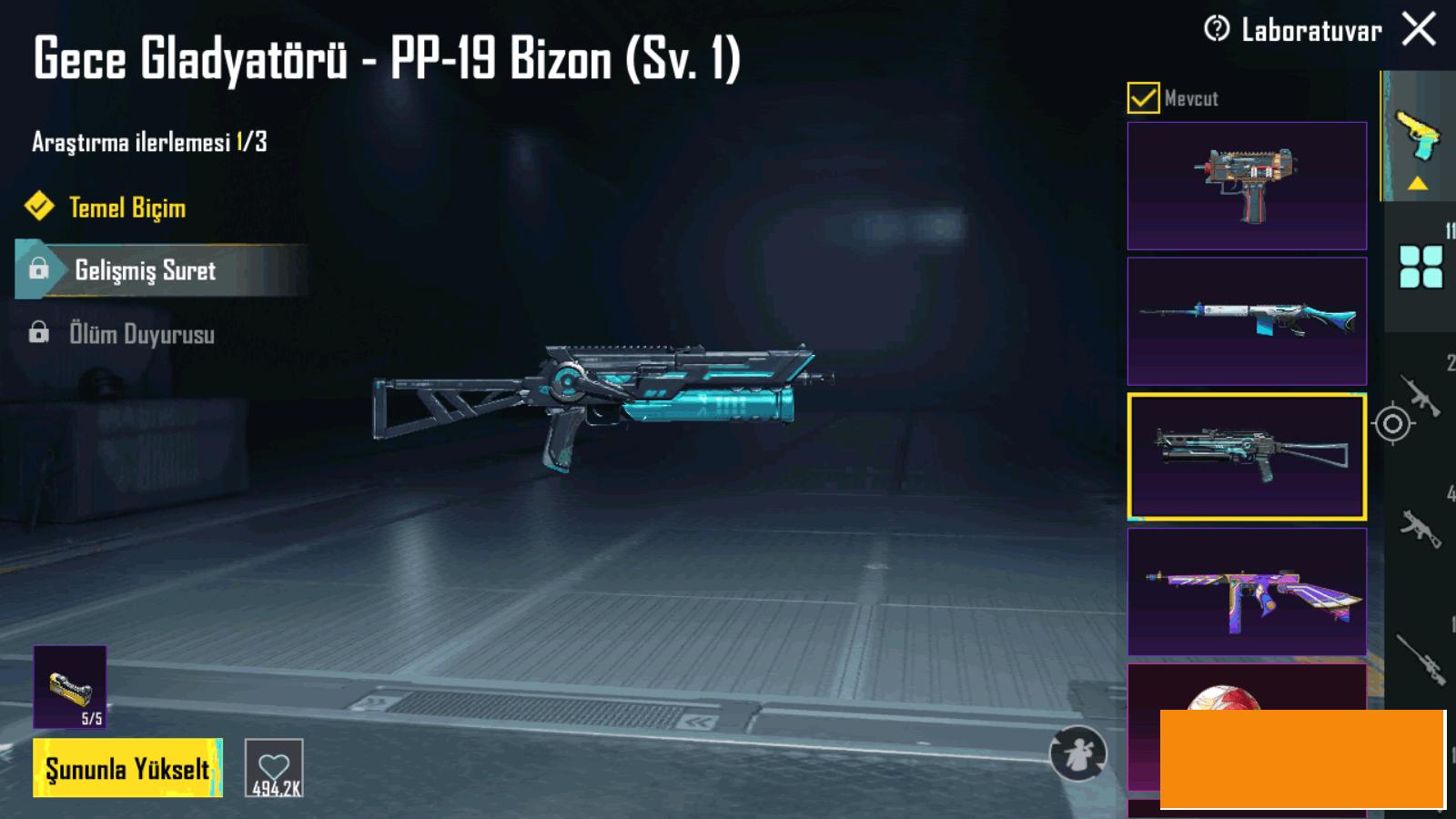Click the Şununla Yükselt upgrade button
This screenshot has width=1456, height=819.
click(x=127, y=769)
